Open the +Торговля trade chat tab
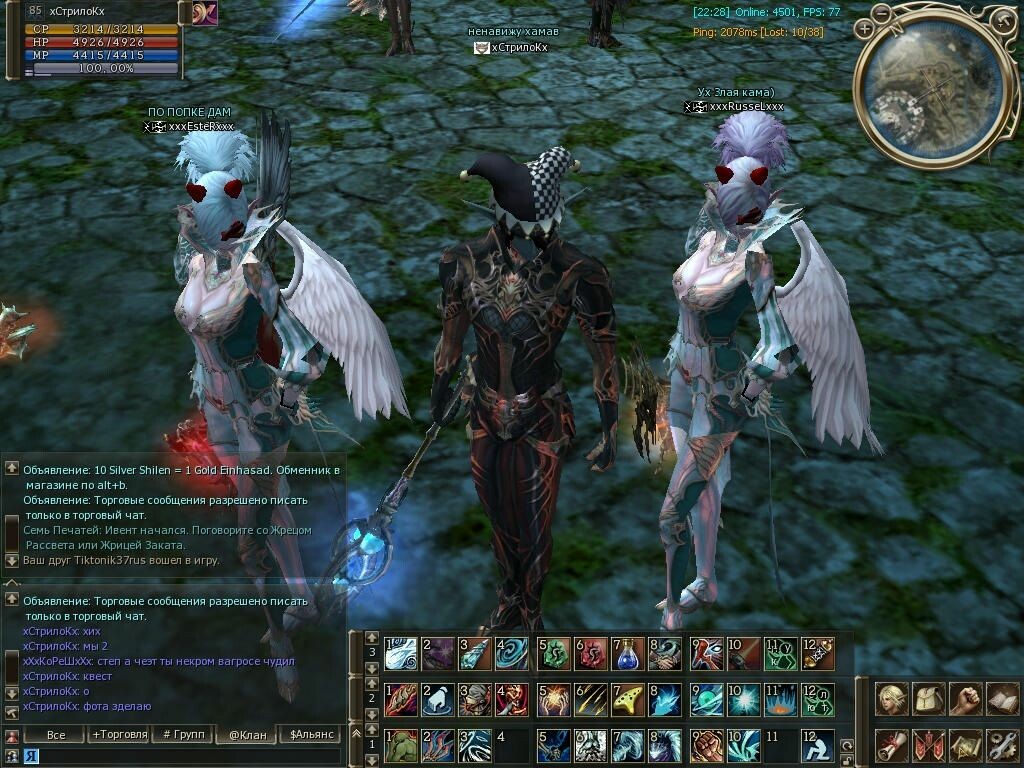This screenshot has height=768, width=1024. pos(119,734)
